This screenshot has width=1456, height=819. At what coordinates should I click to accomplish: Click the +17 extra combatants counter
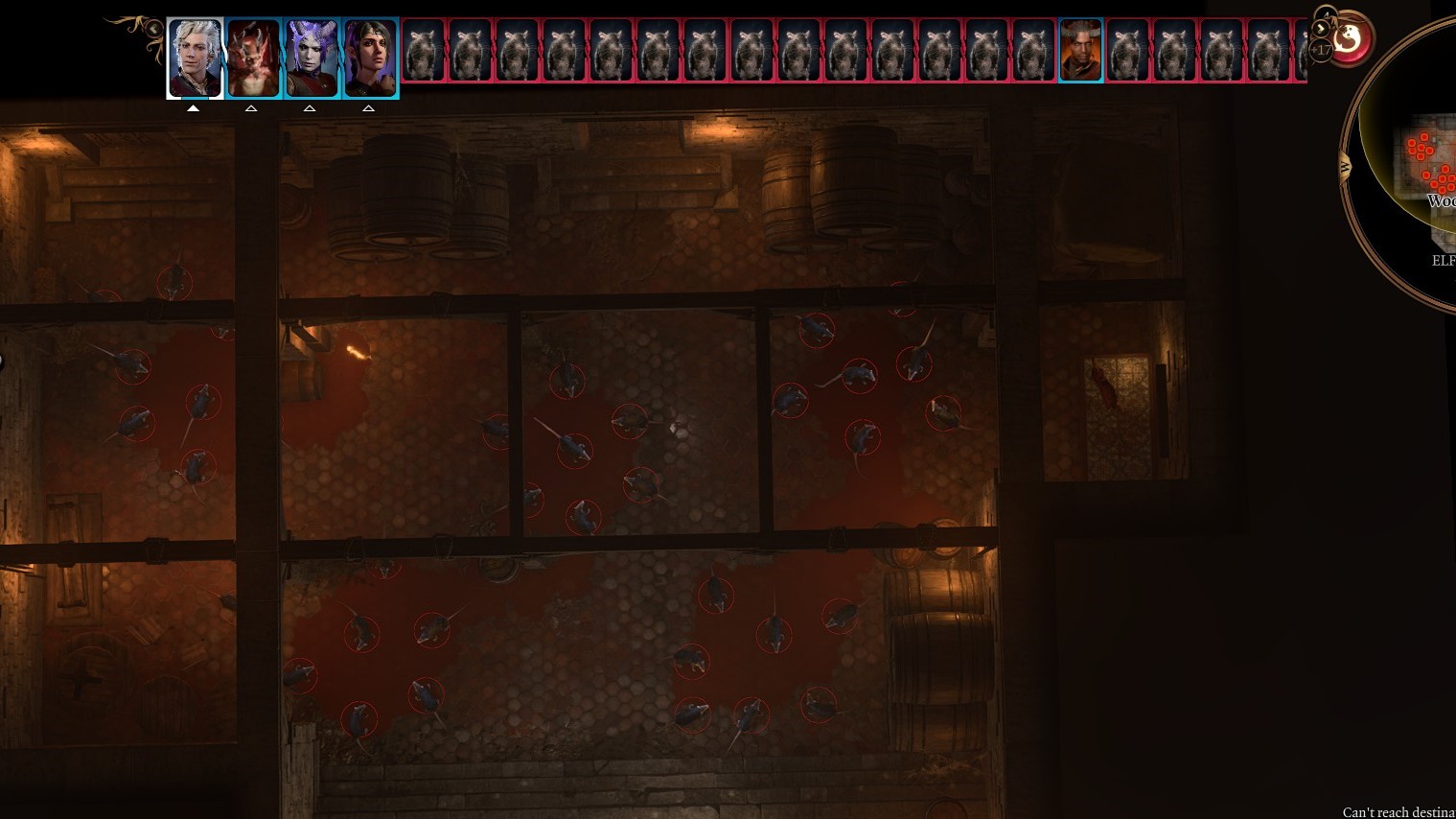tap(1323, 48)
